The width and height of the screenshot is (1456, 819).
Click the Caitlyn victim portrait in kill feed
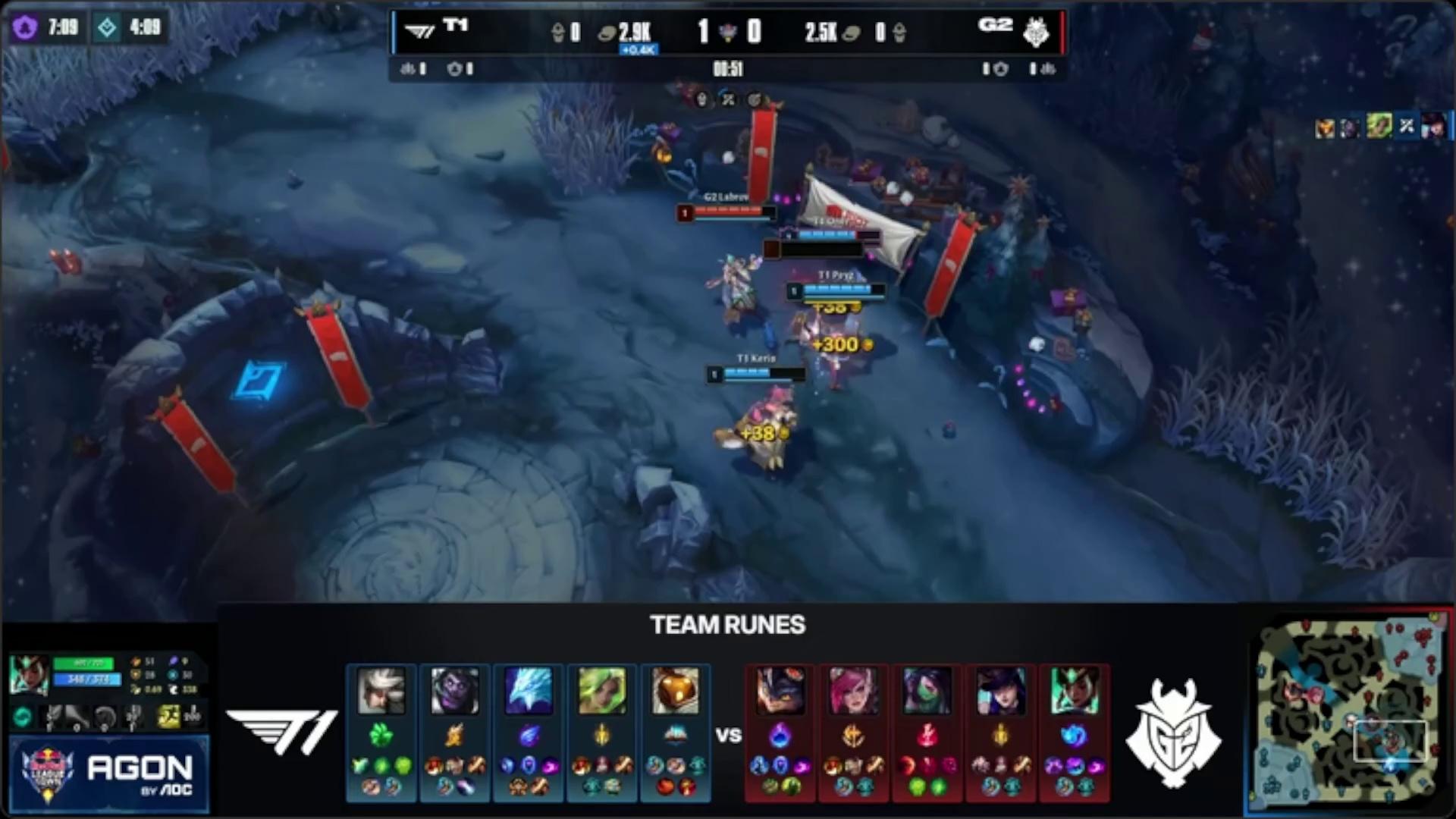pos(1433,127)
